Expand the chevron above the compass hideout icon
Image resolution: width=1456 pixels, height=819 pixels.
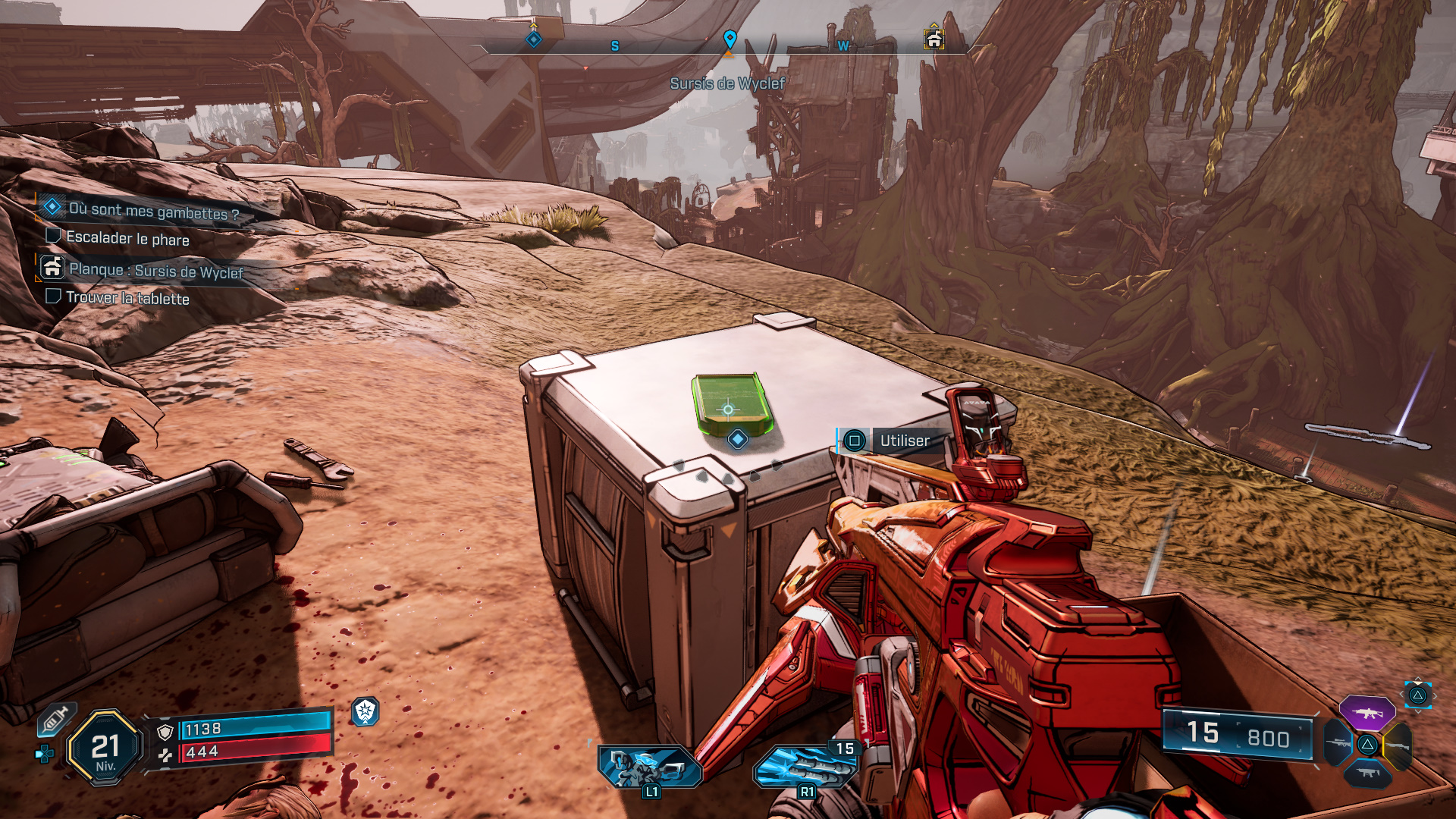tap(934, 26)
